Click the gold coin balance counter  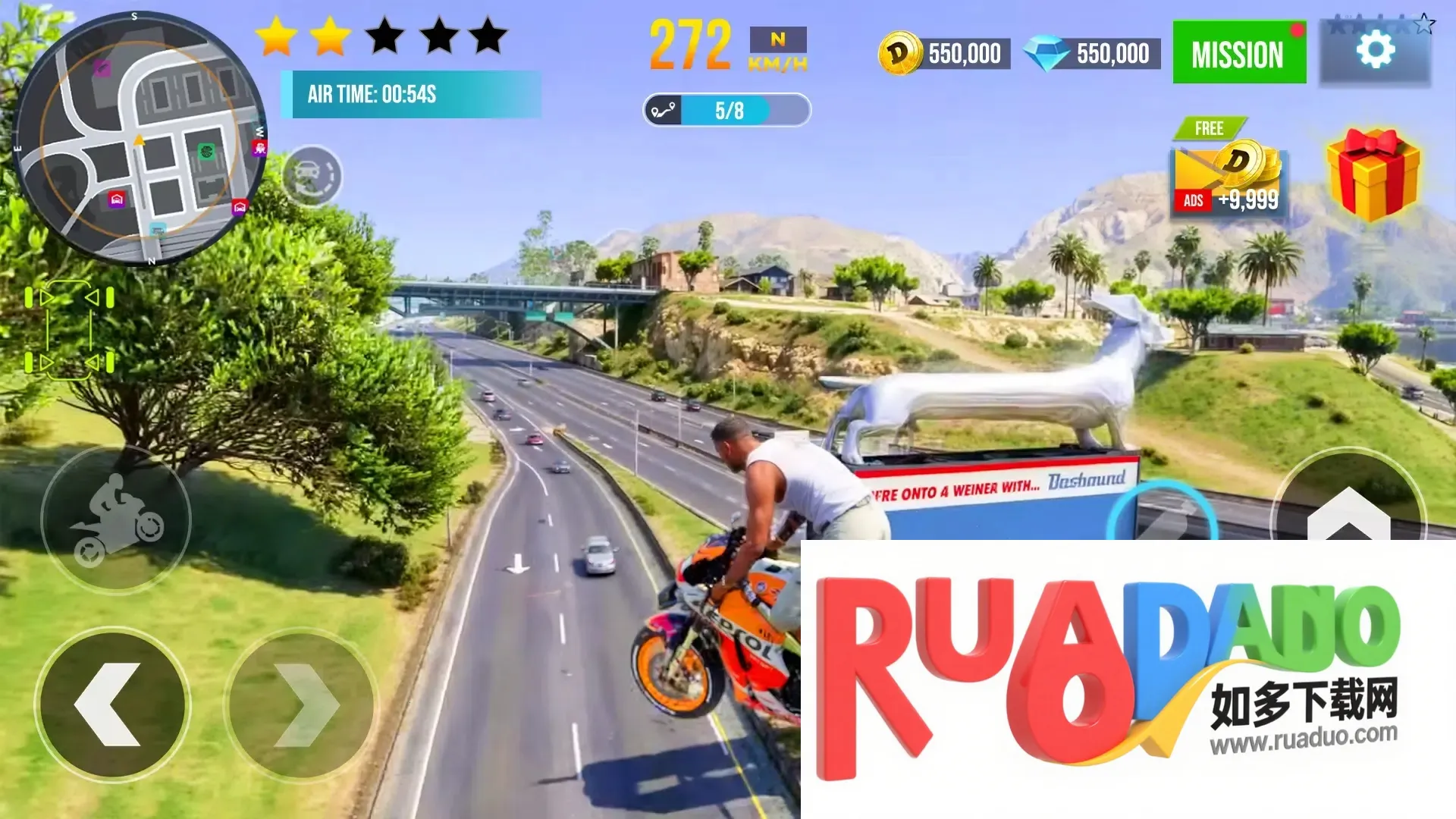(x=945, y=54)
